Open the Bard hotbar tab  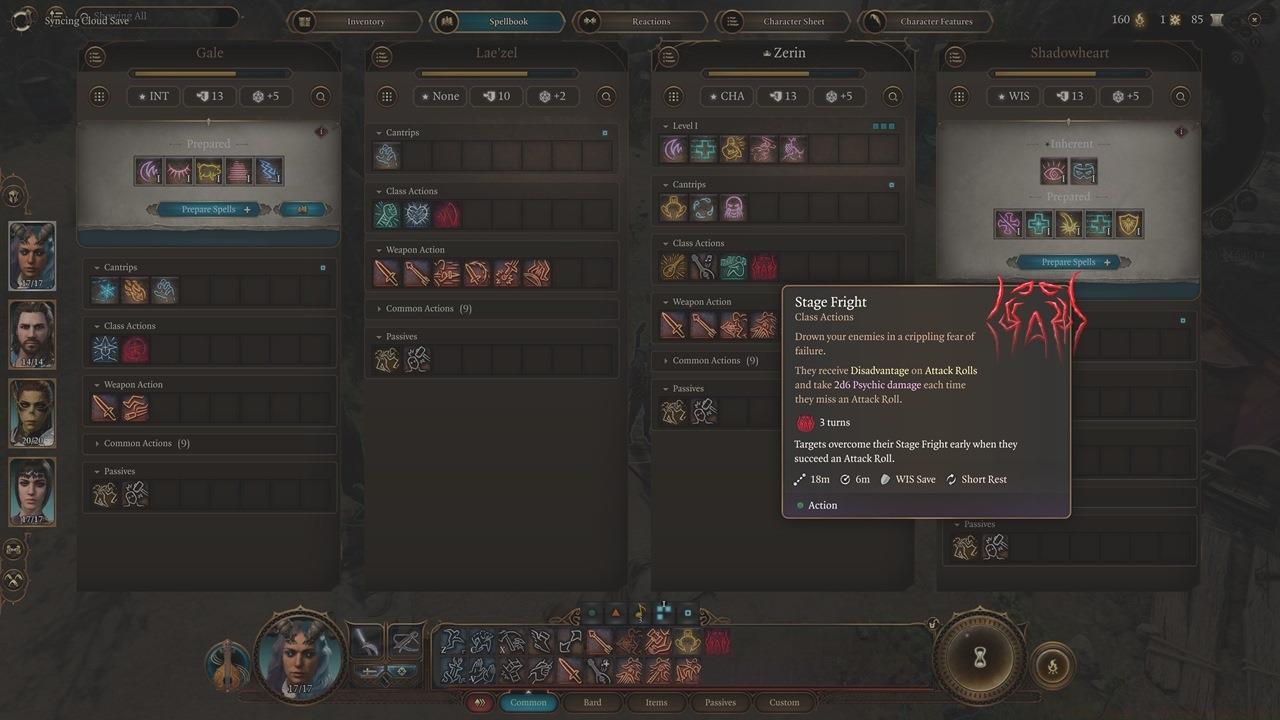592,702
